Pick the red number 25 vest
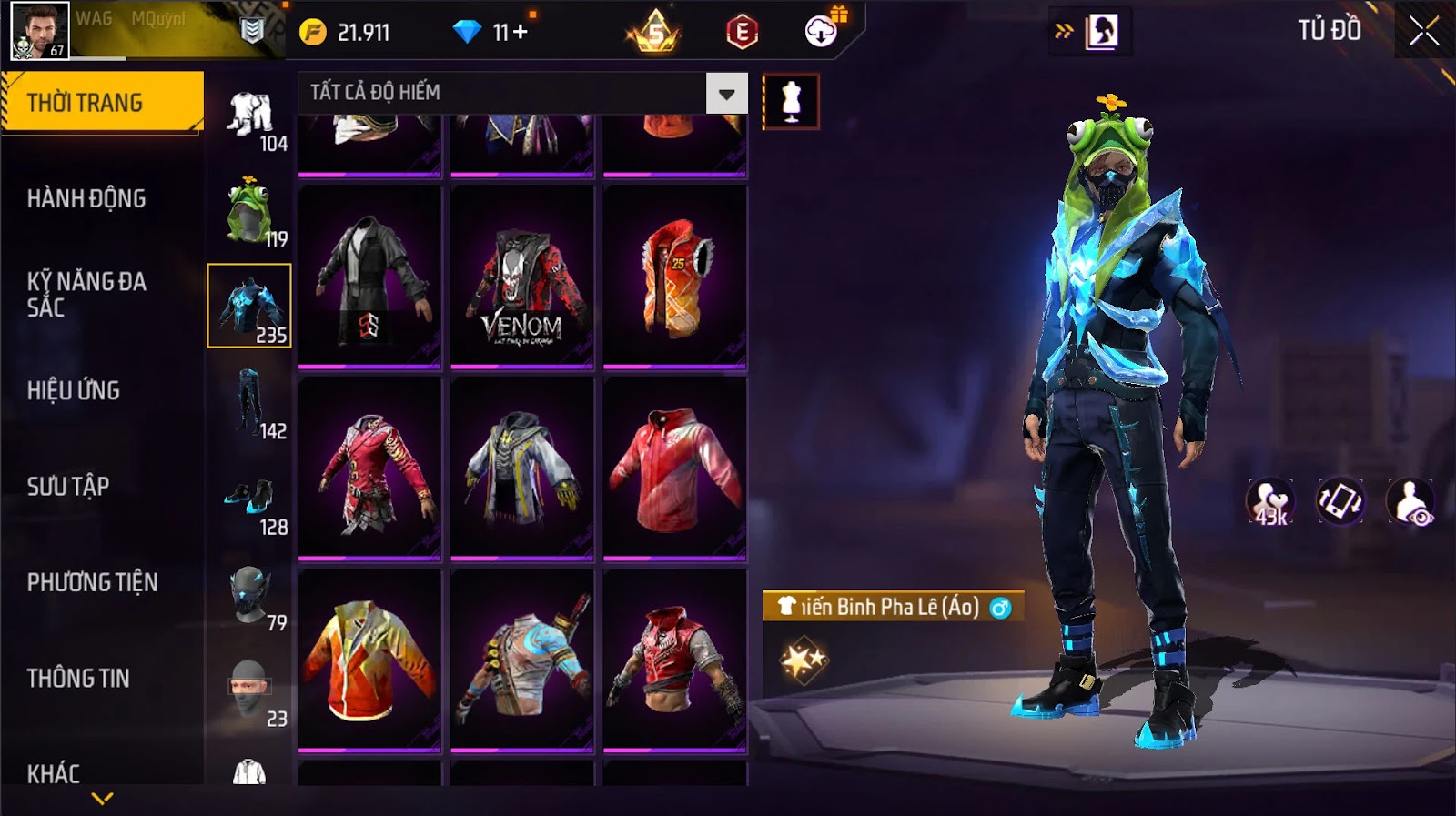This screenshot has width=1456, height=816. coord(675,277)
